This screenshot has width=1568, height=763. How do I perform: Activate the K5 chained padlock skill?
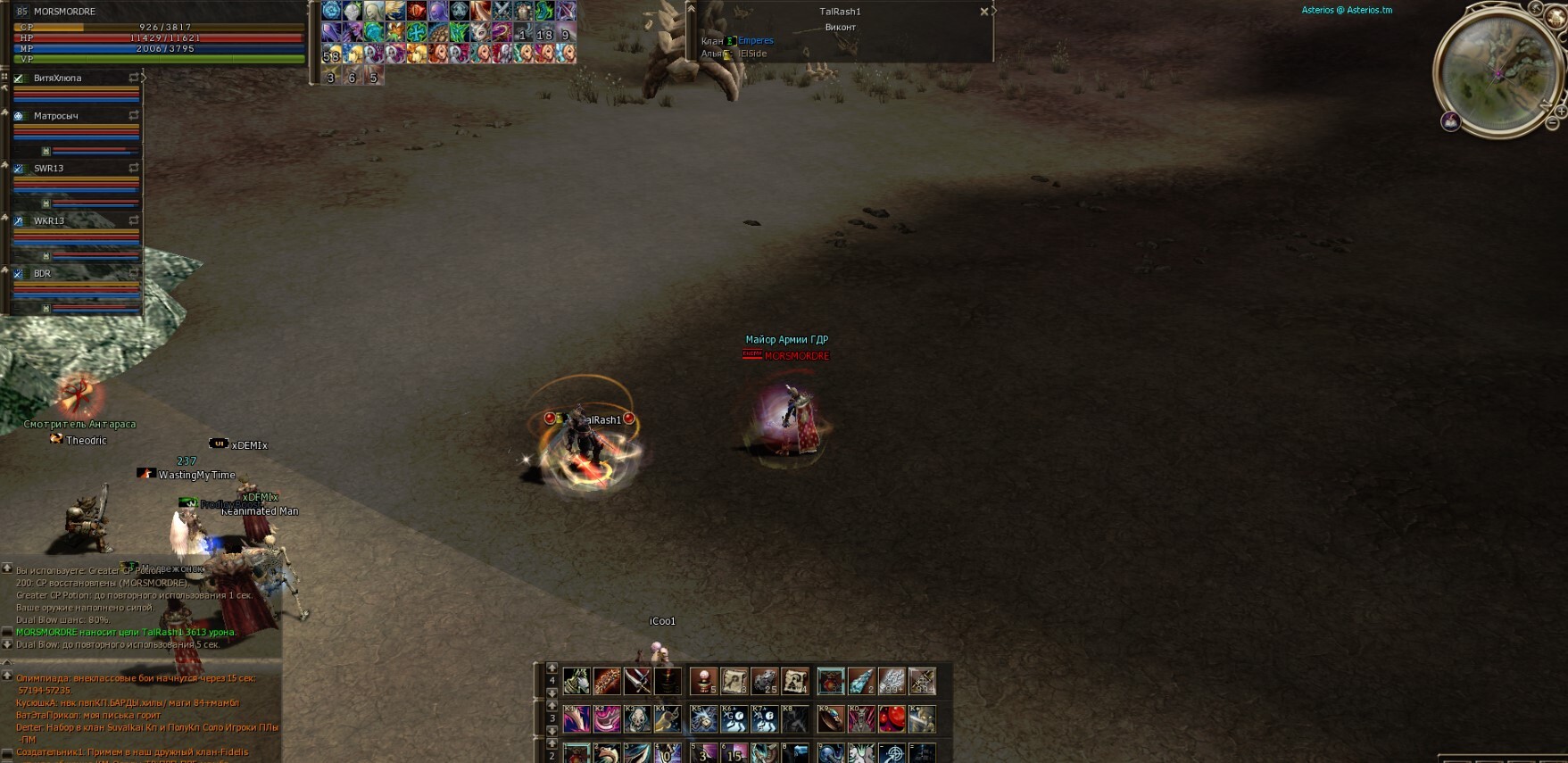[x=703, y=718]
